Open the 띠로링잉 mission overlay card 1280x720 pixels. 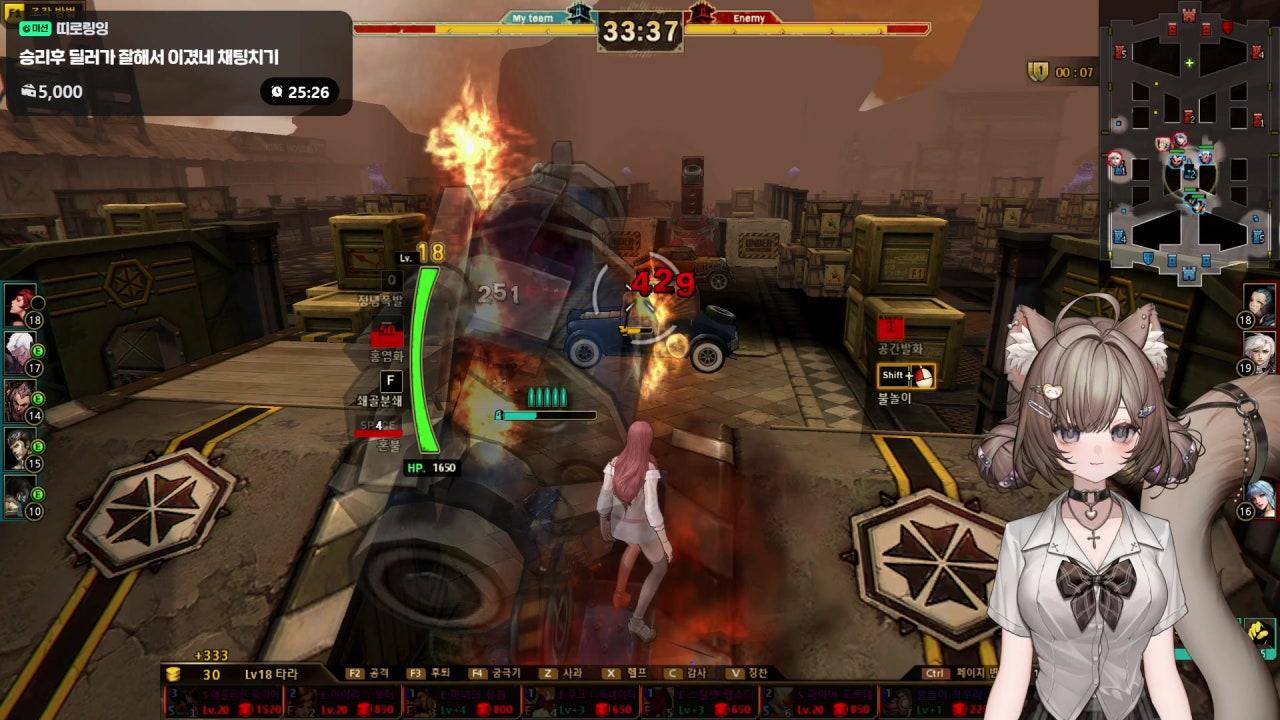pyautogui.click(x=178, y=62)
